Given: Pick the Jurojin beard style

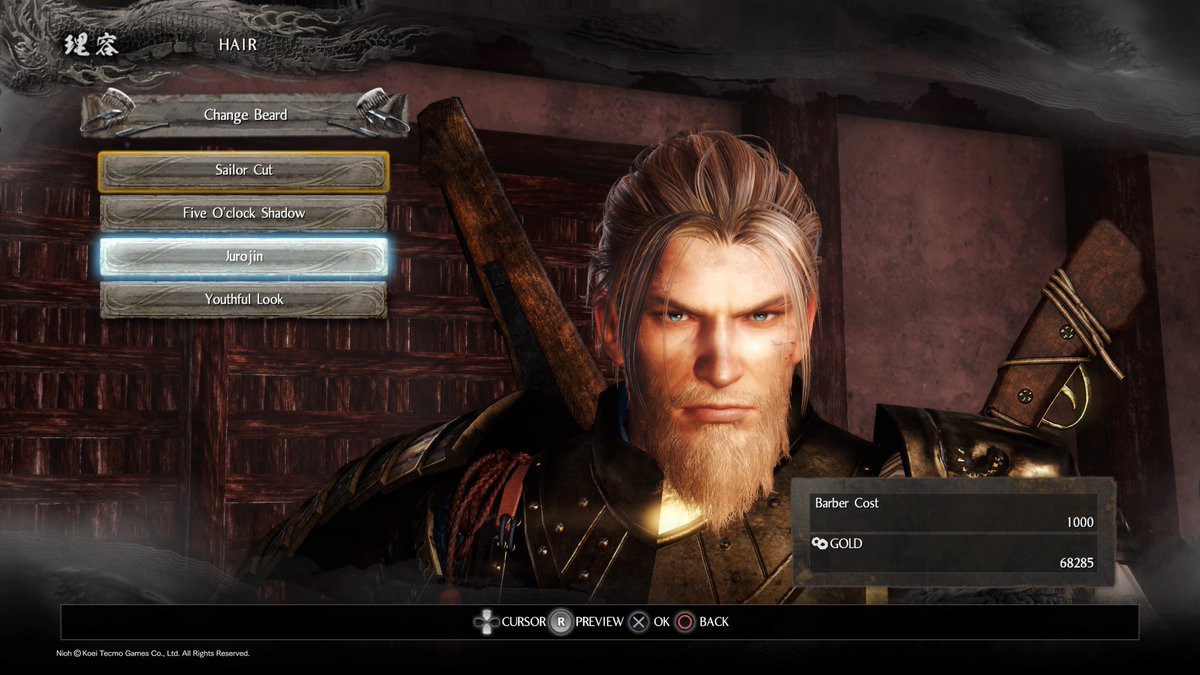Looking at the screenshot, I should click(x=243, y=257).
